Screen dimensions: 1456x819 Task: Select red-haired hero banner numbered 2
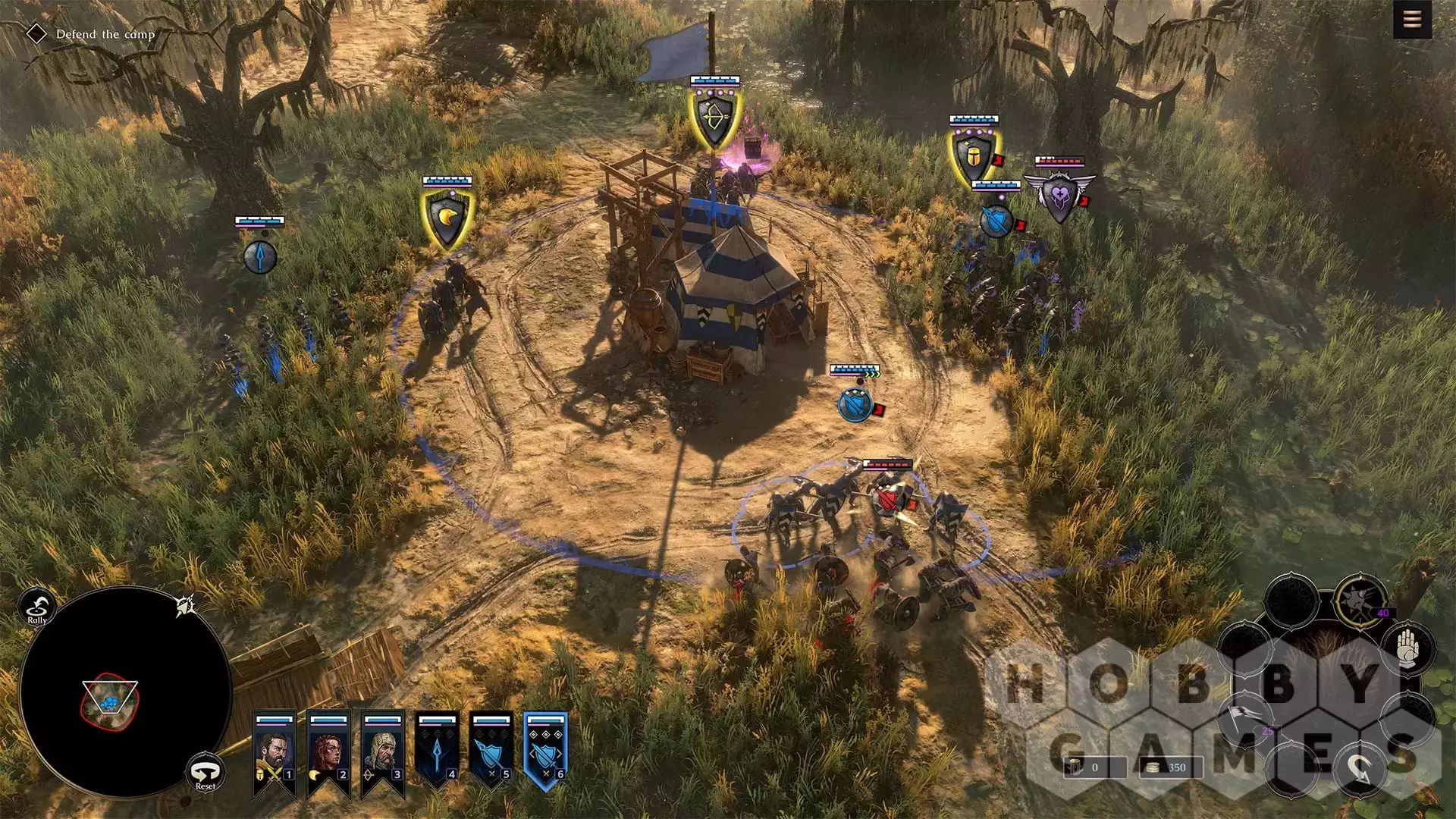coord(328,752)
